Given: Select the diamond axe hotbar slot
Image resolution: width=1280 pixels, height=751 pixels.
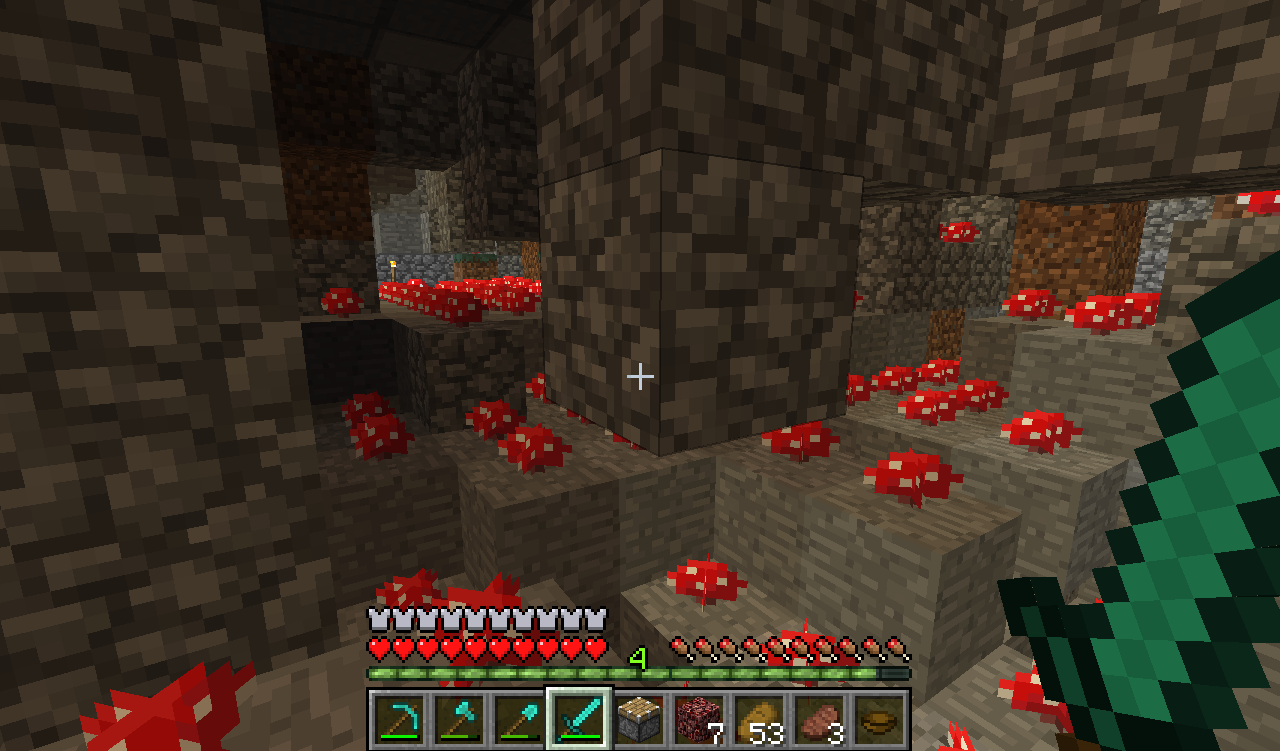Looking at the screenshot, I should pyautogui.click(x=458, y=718).
